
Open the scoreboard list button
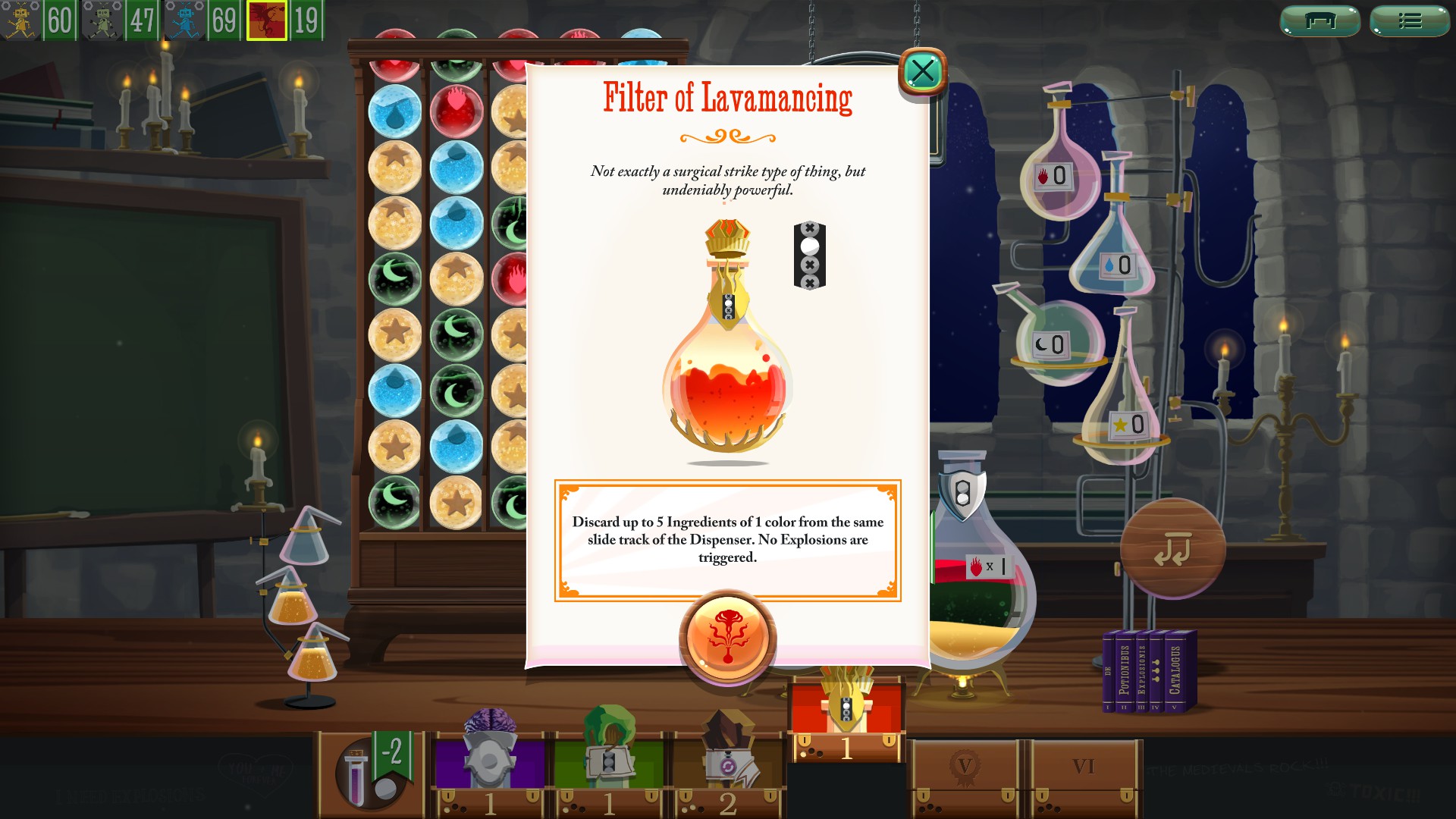point(1409,20)
